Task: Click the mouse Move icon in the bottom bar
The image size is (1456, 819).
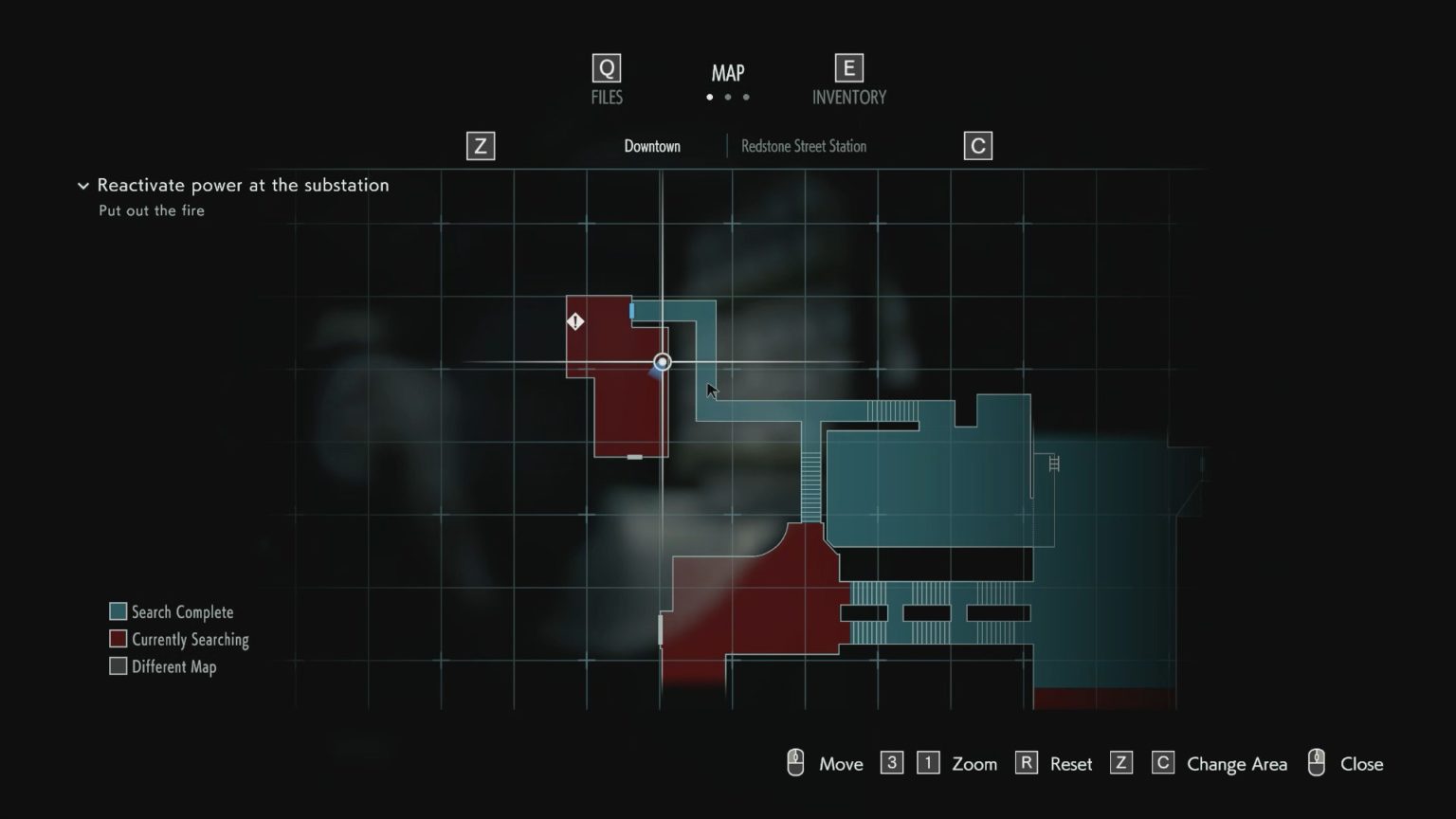Action: [794, 762]
